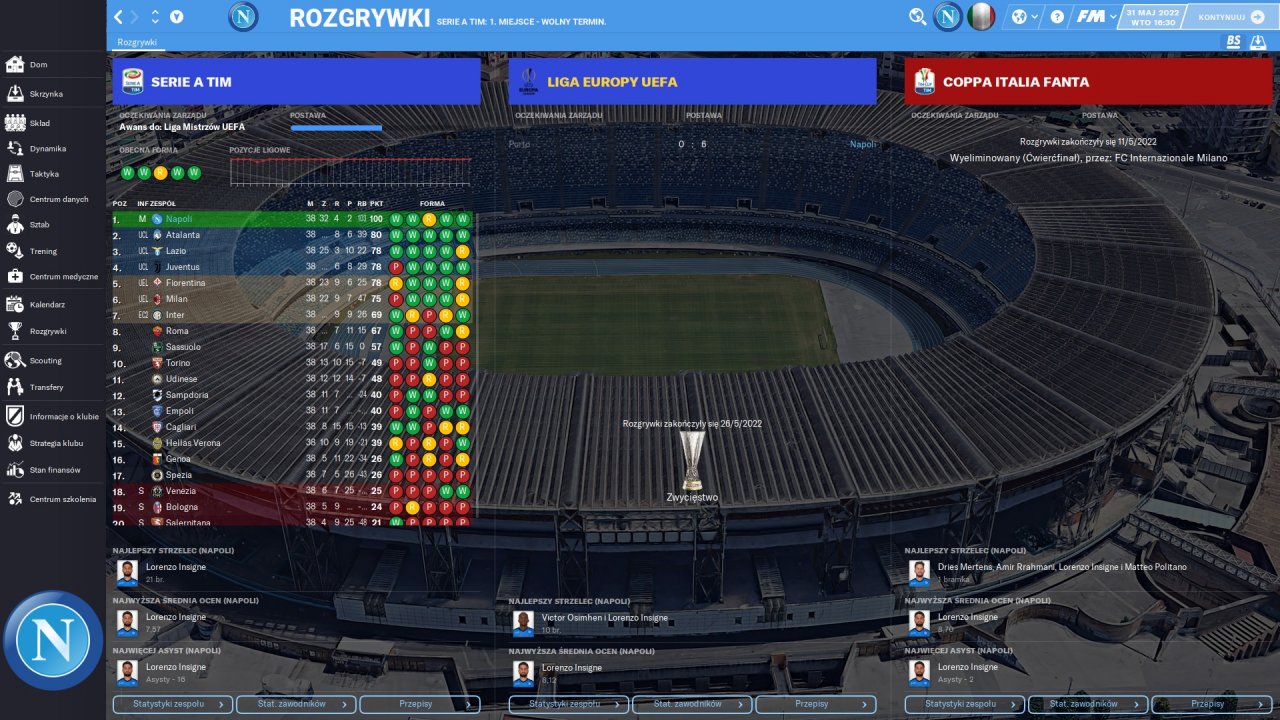Open the Serie A TIM competition header

tap(296, 82)
